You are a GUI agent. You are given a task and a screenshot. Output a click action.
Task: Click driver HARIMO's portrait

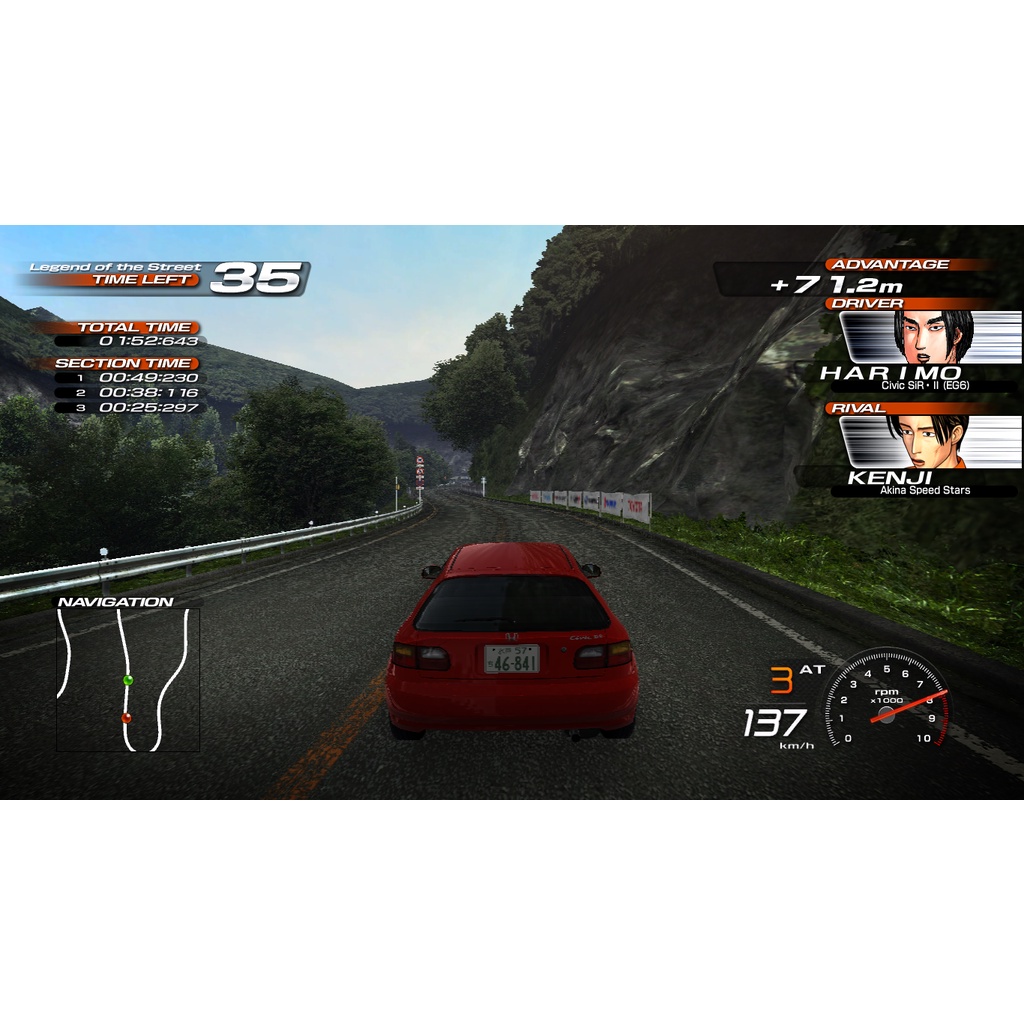(933, 337)
